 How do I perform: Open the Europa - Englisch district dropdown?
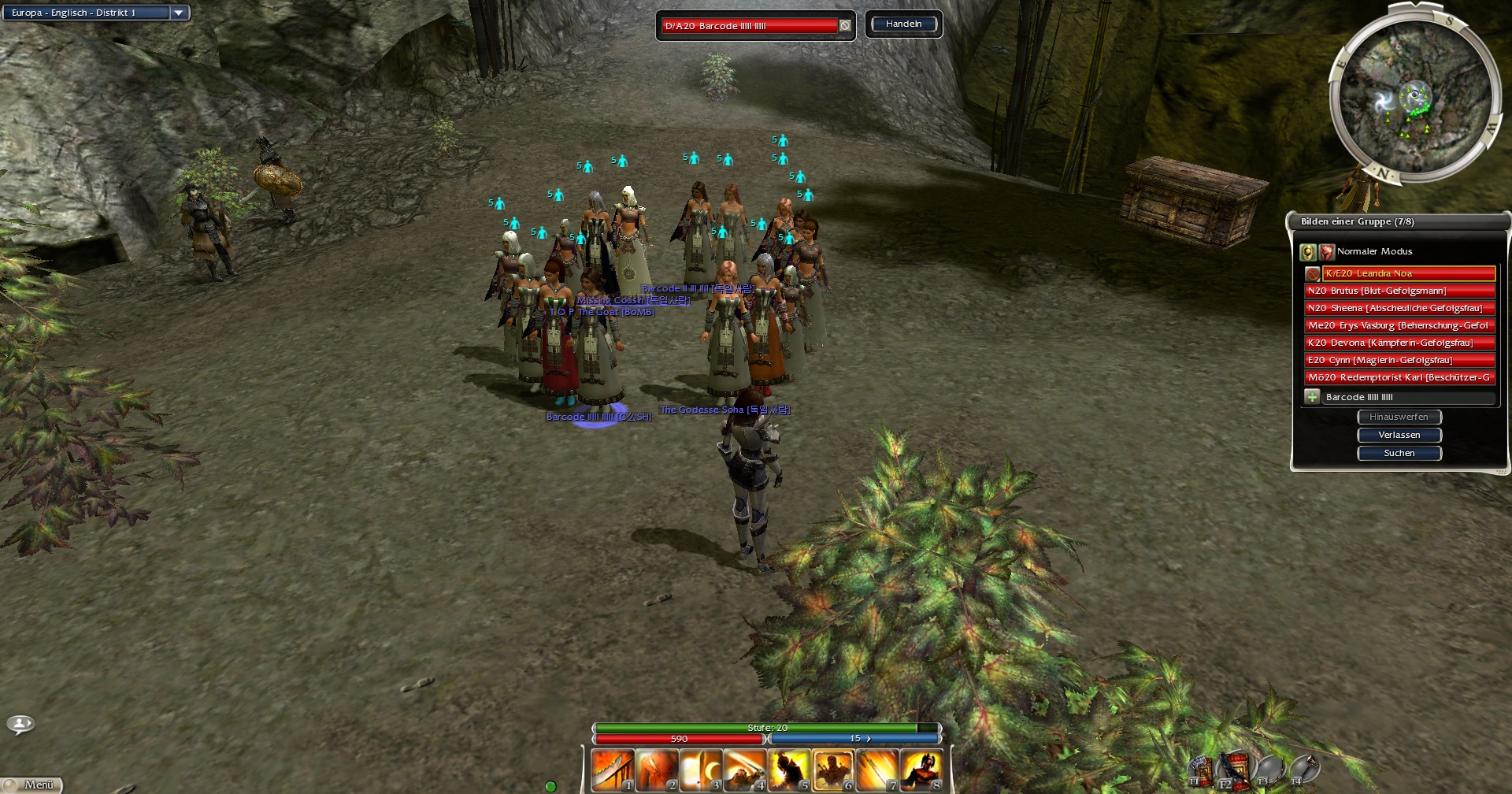[179, 13]
